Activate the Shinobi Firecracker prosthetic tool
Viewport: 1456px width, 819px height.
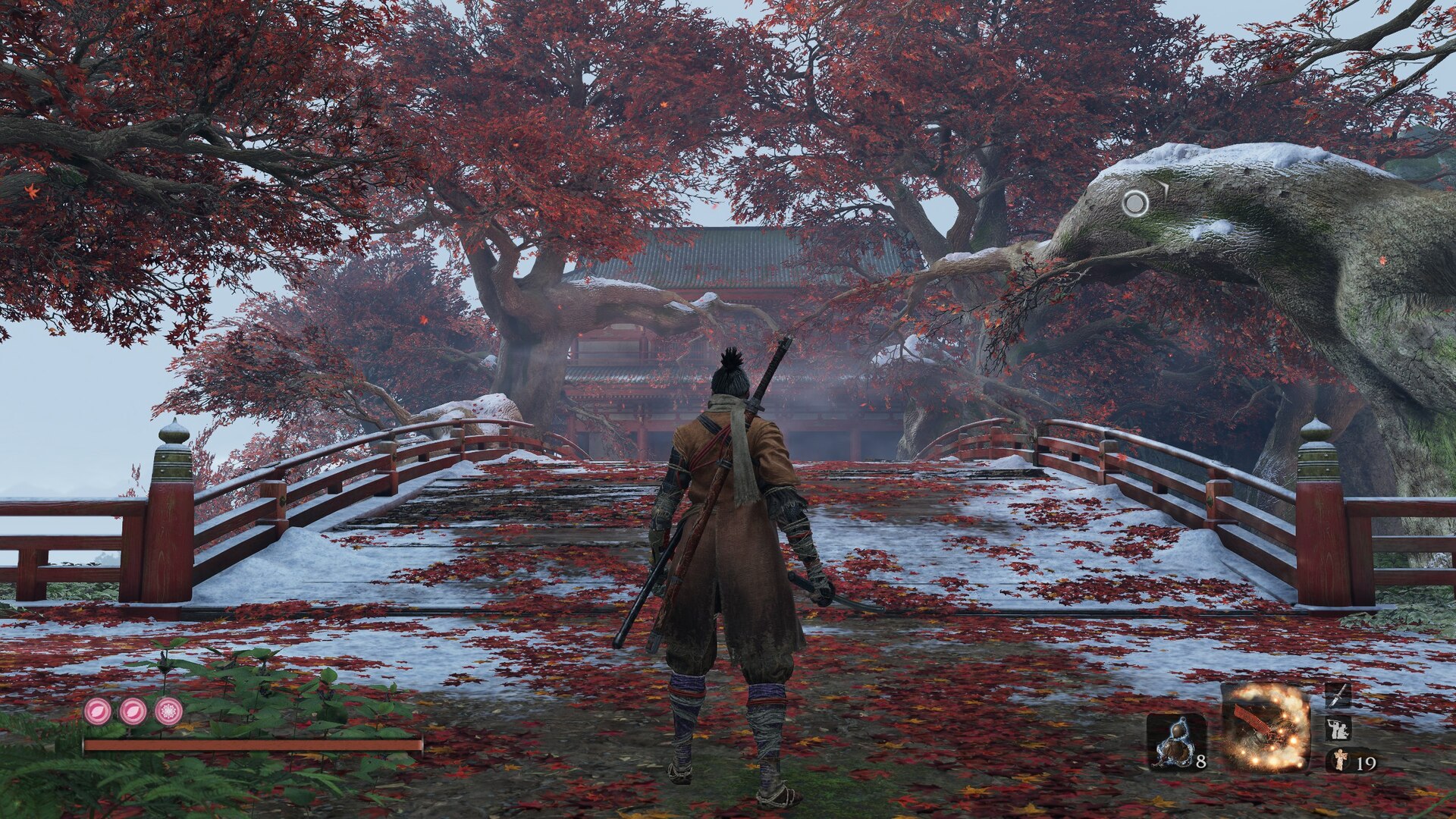(x=1265, y=727)
